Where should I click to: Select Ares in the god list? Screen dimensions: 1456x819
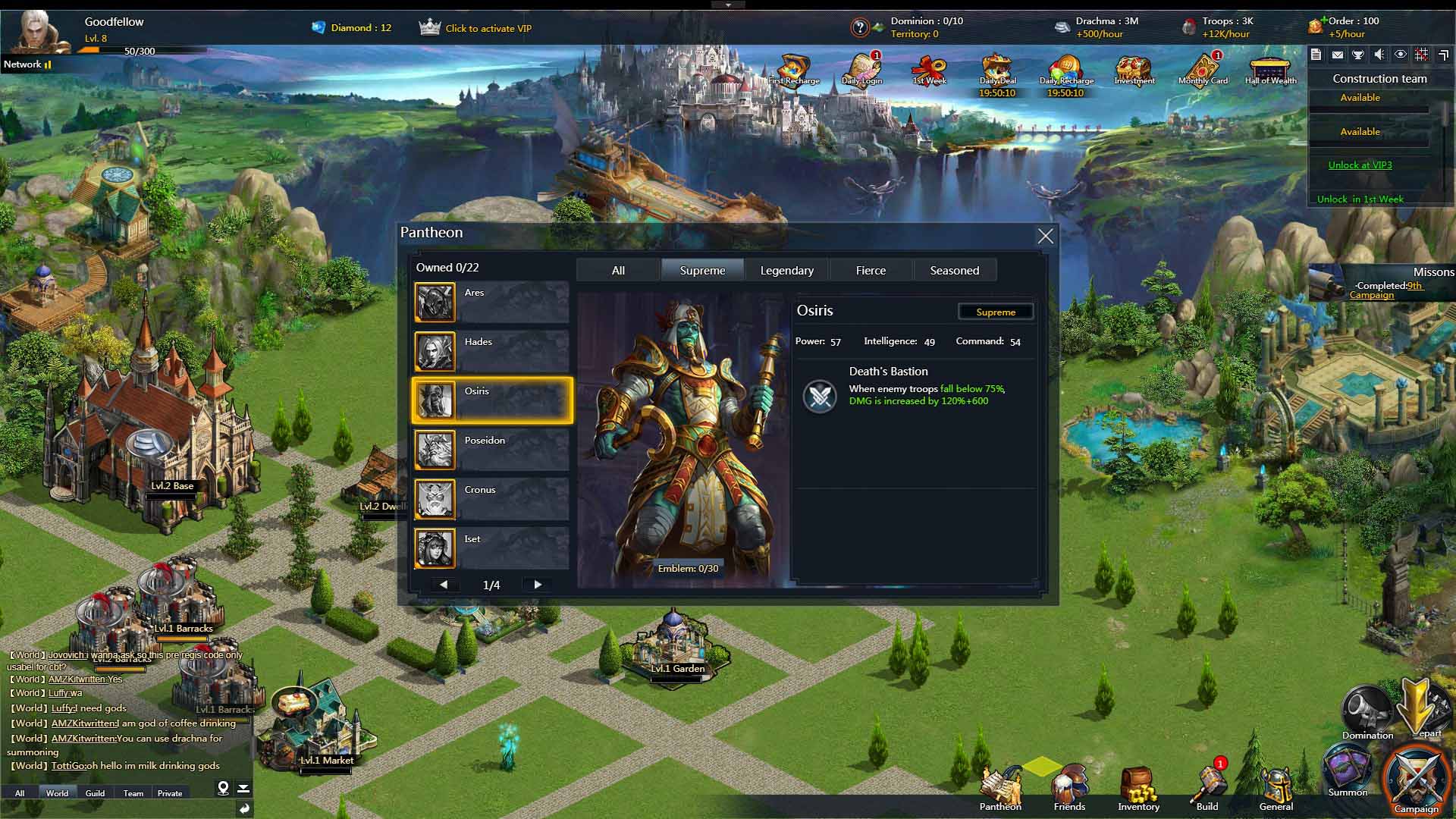click(x=491, y=302)
